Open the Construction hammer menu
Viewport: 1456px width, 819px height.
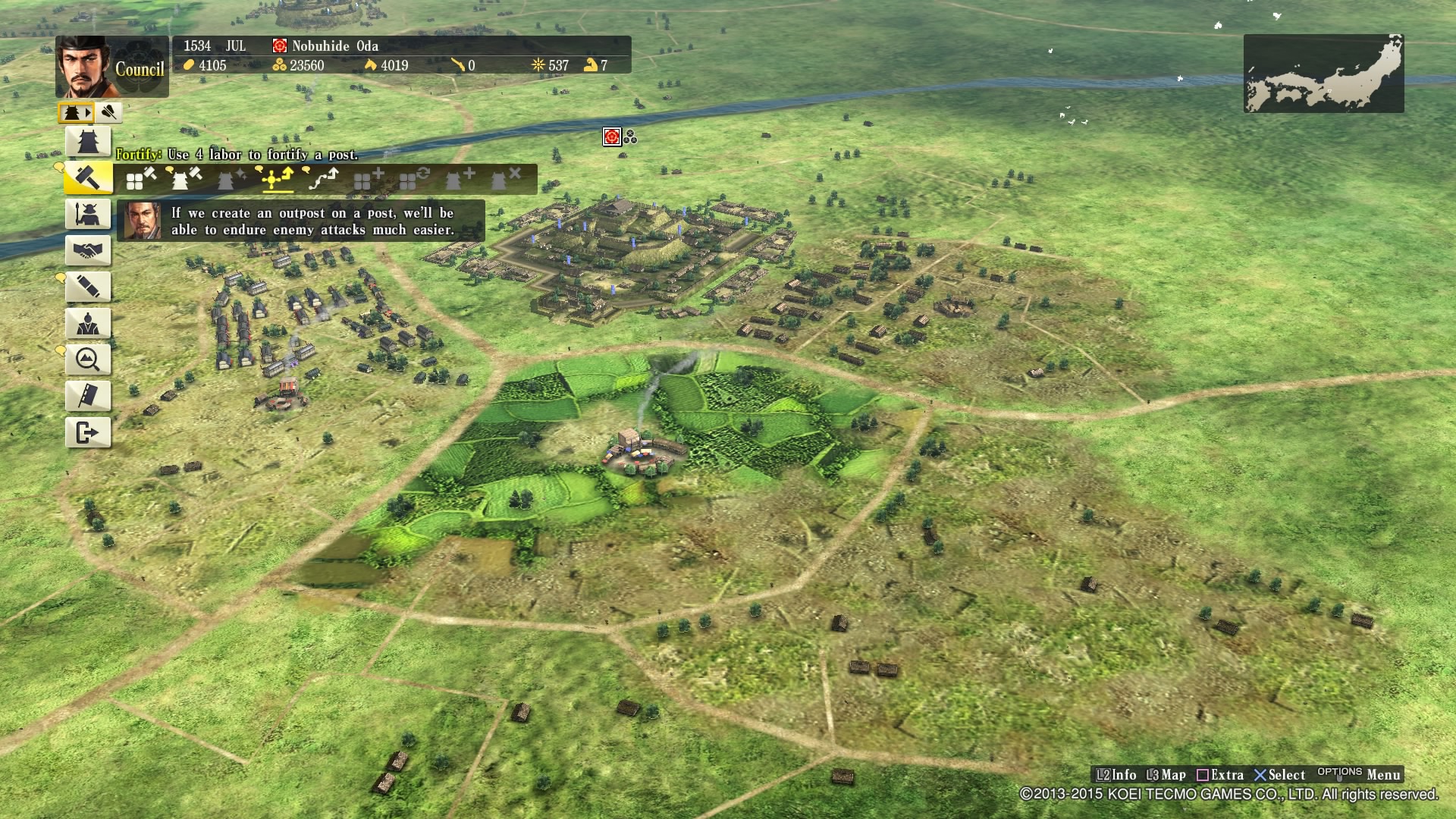pyautogui.click(x=88, y=179)
